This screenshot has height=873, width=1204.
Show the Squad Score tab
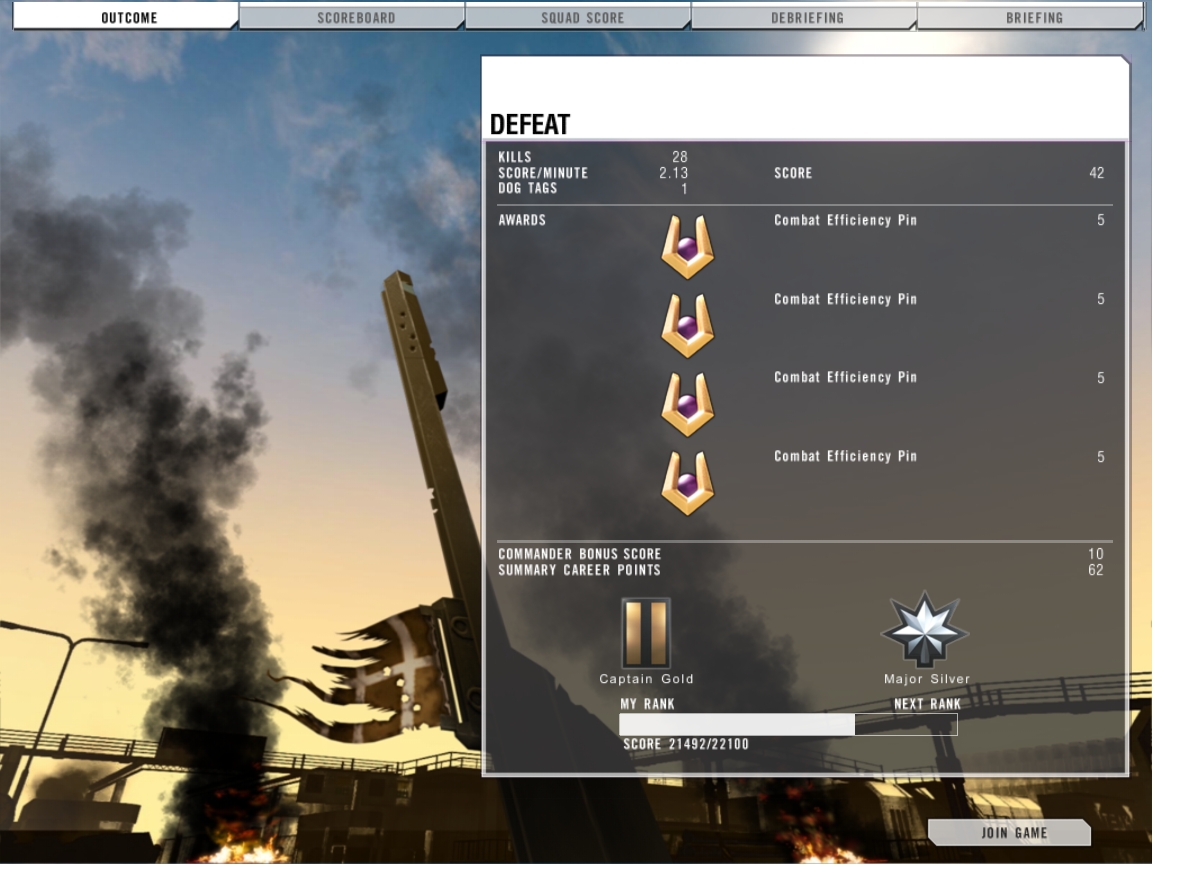click(x=582, y=17)
